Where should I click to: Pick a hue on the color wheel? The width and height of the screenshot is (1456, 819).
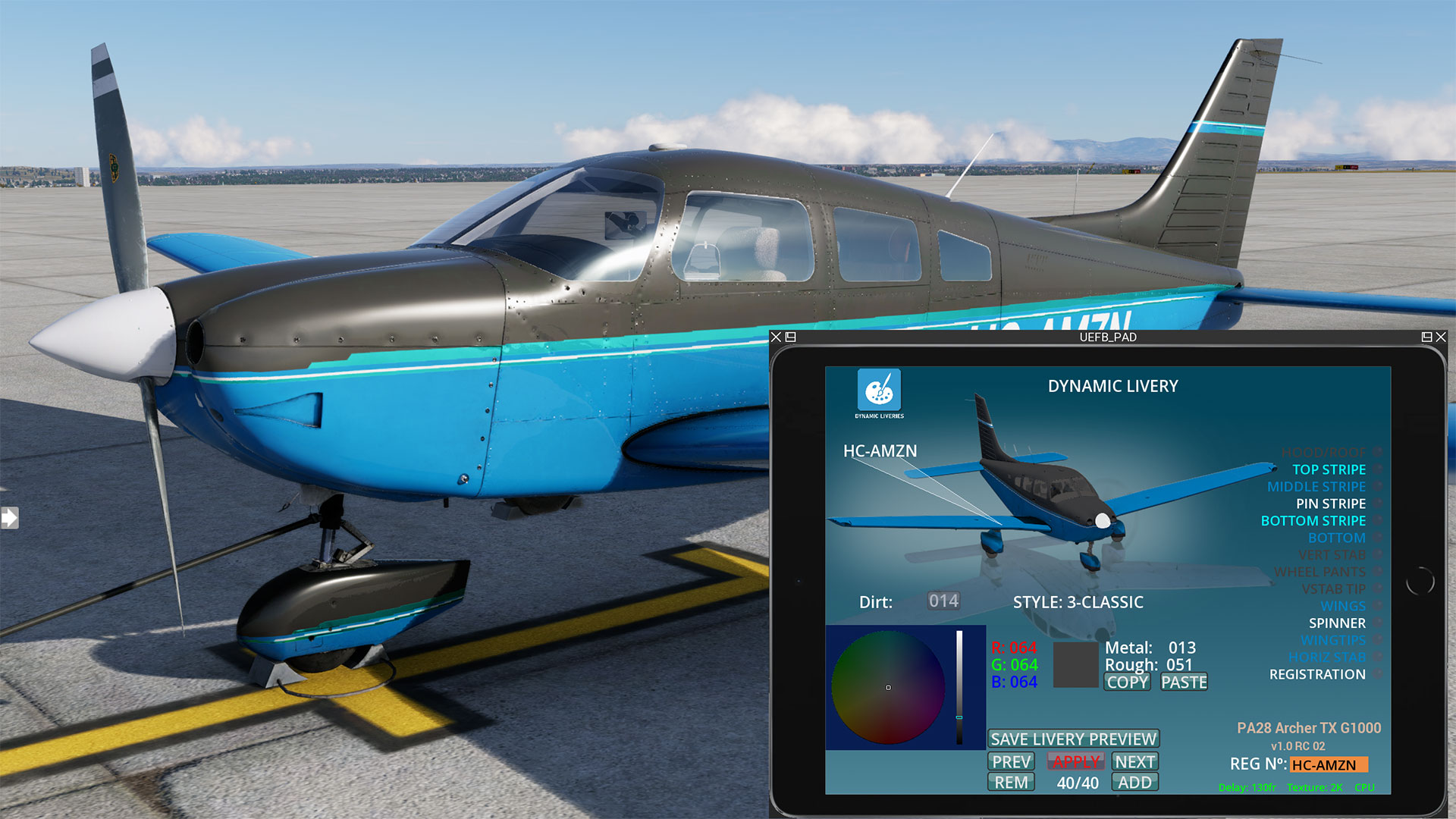(888, 687)
